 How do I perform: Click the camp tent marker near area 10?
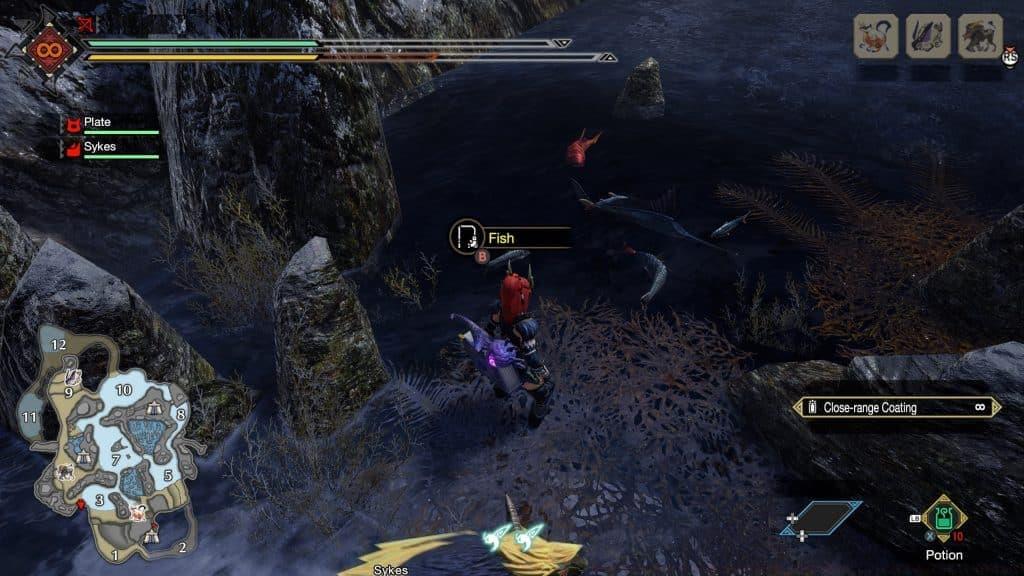point(152,409)
